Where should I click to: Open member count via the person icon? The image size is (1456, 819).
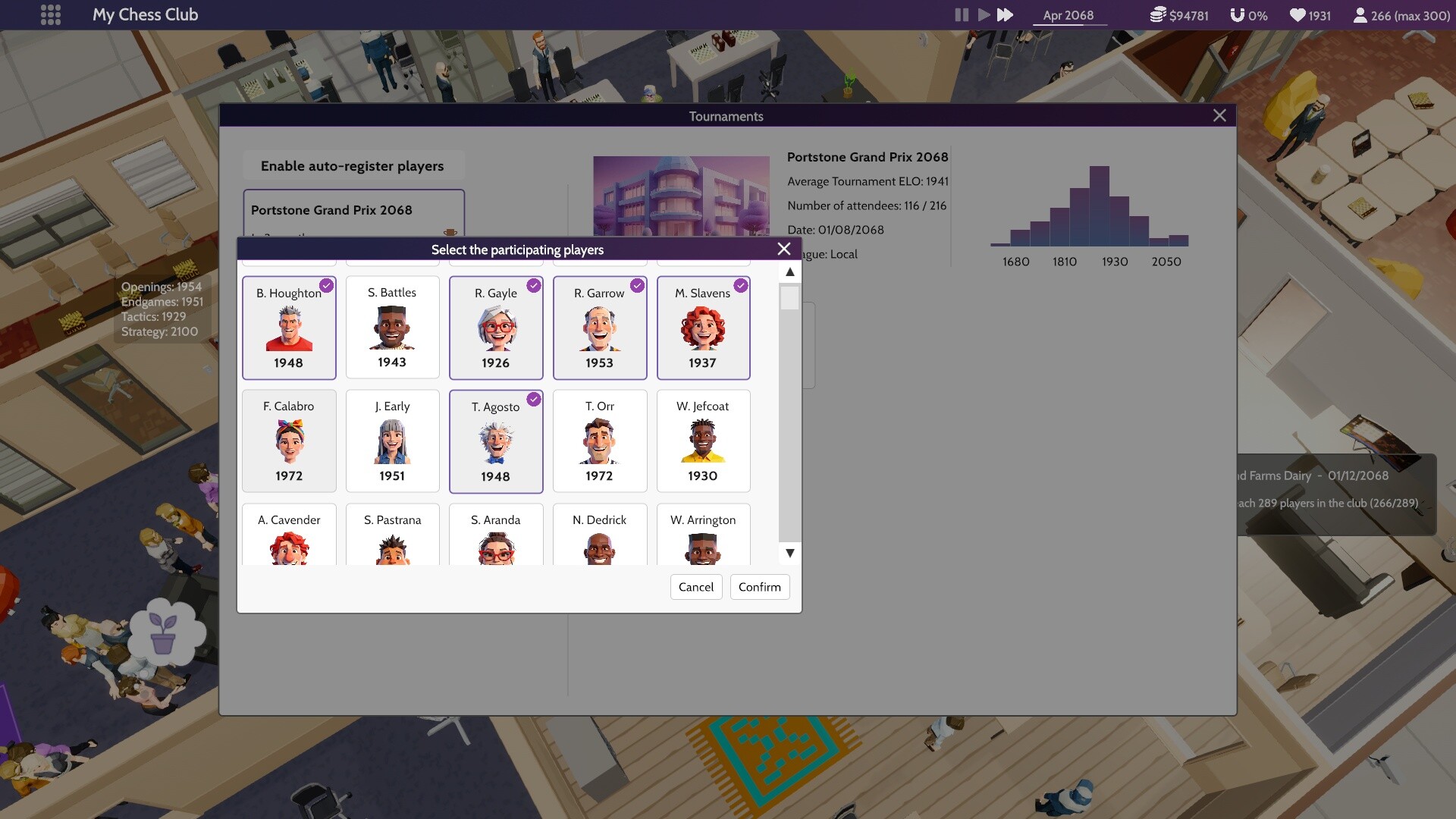click(1360, 14)
